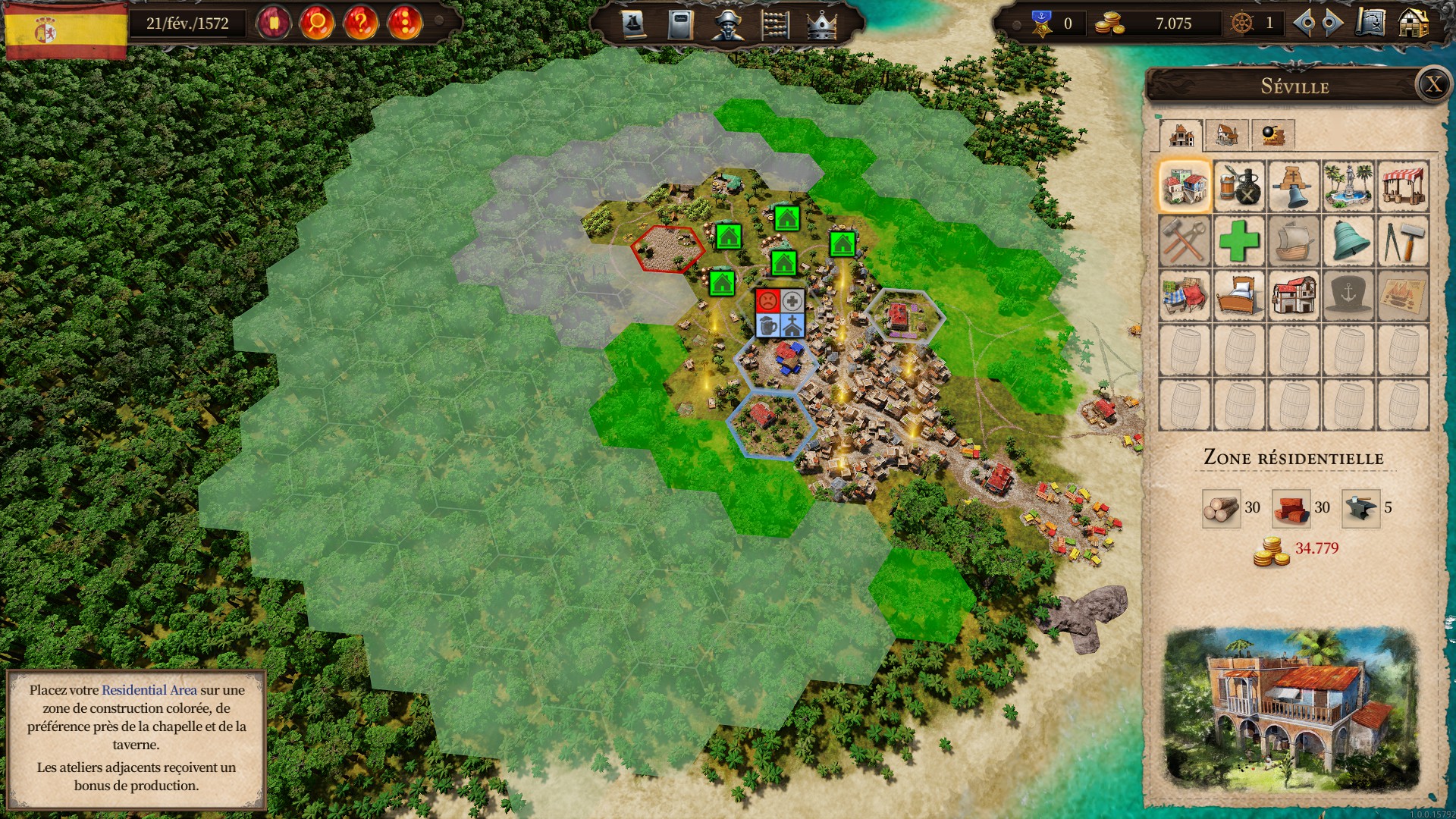Screen dimensions: 1456x819
Task: Click the half-timbered house icon in top bar
Action: 1413,24
